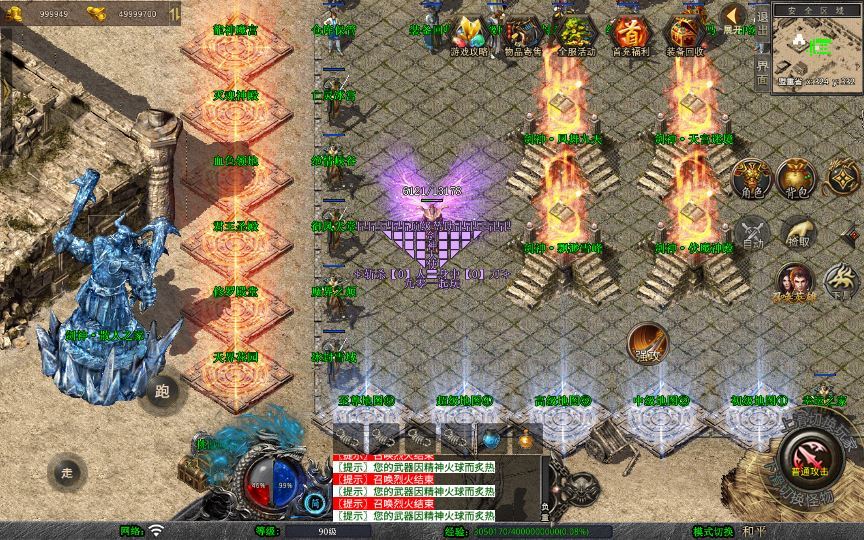Tap the 跑 run button
864x540 pixels.
(162, 391)
